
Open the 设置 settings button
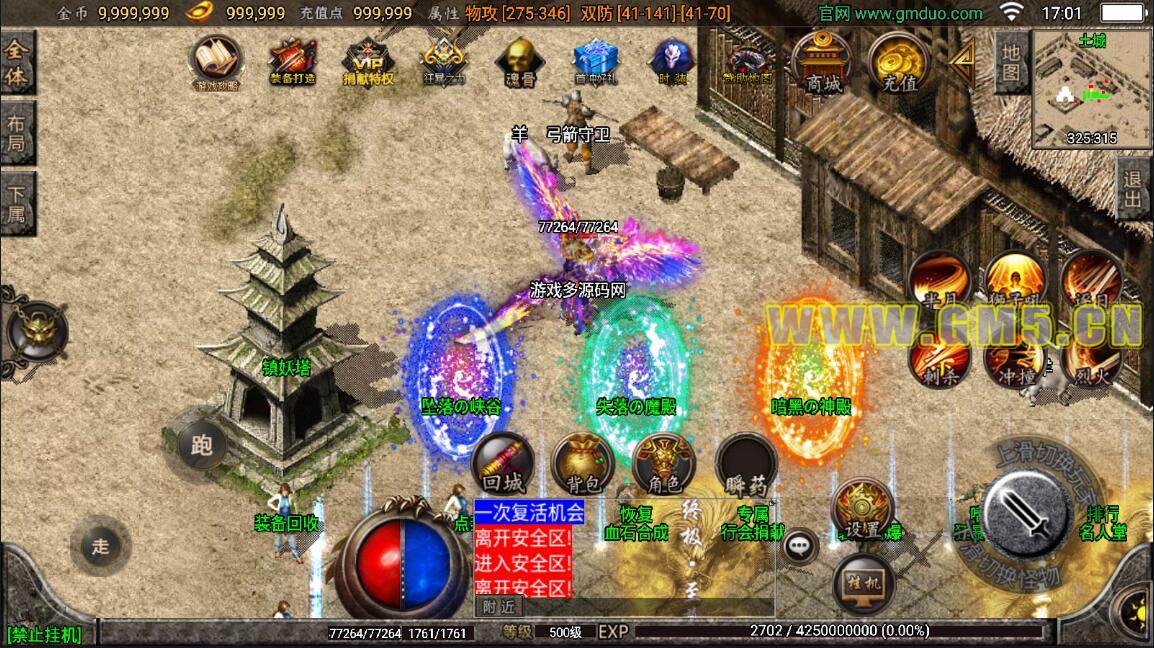click(x=862, y=510)
